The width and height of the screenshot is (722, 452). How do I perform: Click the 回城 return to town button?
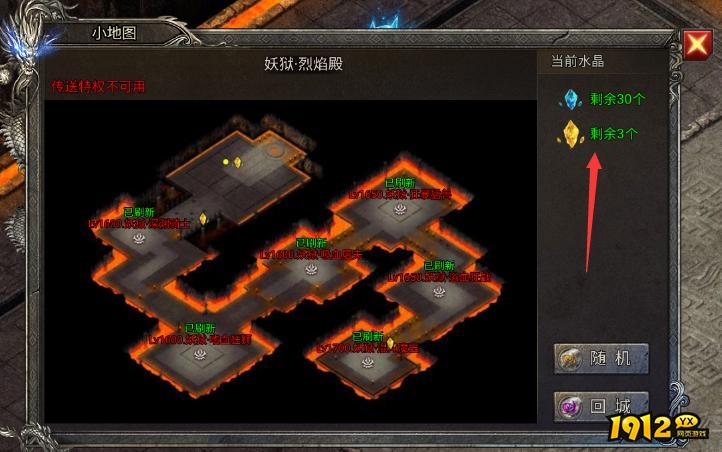(601, 407)
